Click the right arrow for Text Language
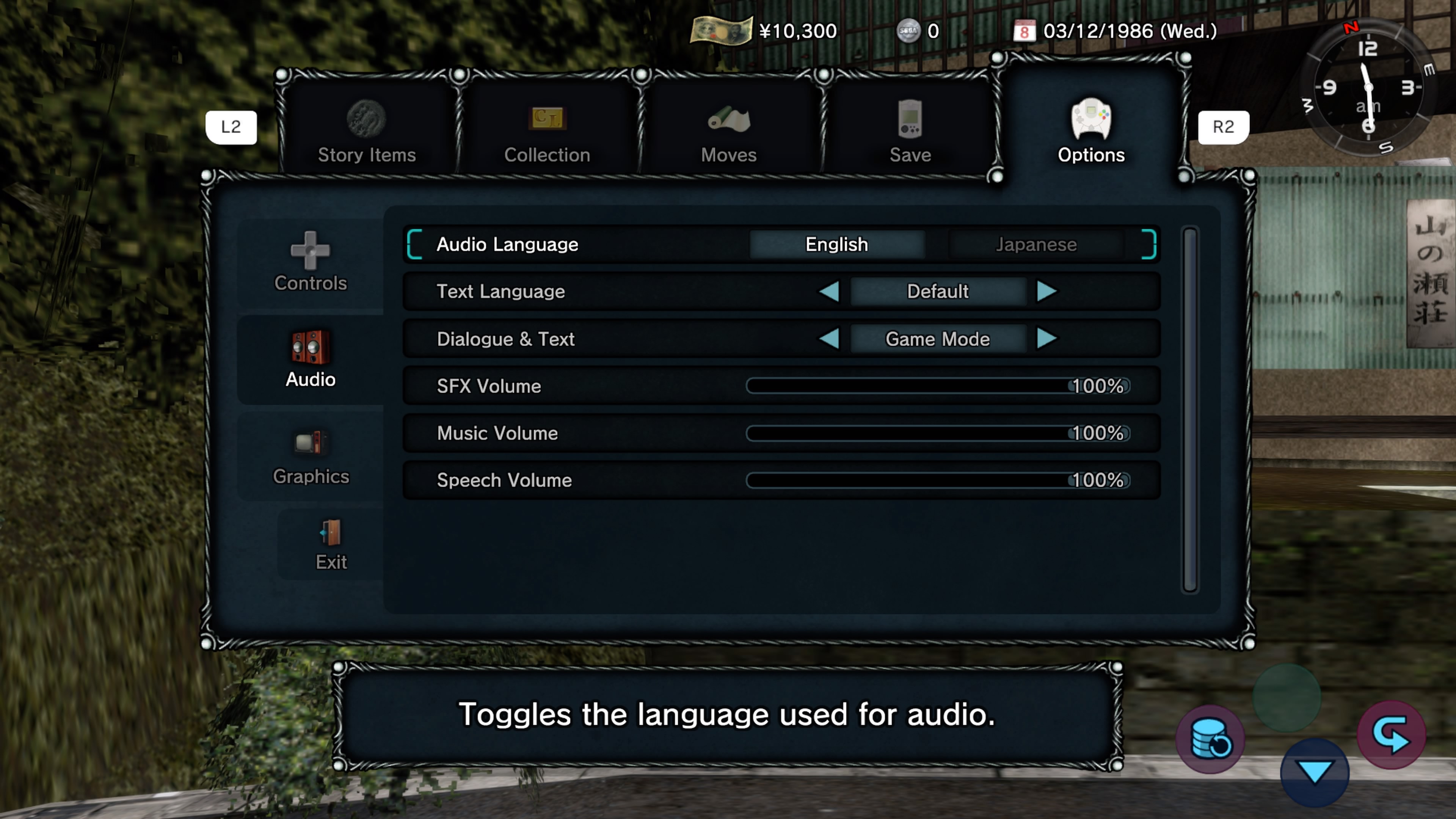Image resolution: width=1456 pixels, height=819 pixels. pyautogui.click(x=1046, y=292)
